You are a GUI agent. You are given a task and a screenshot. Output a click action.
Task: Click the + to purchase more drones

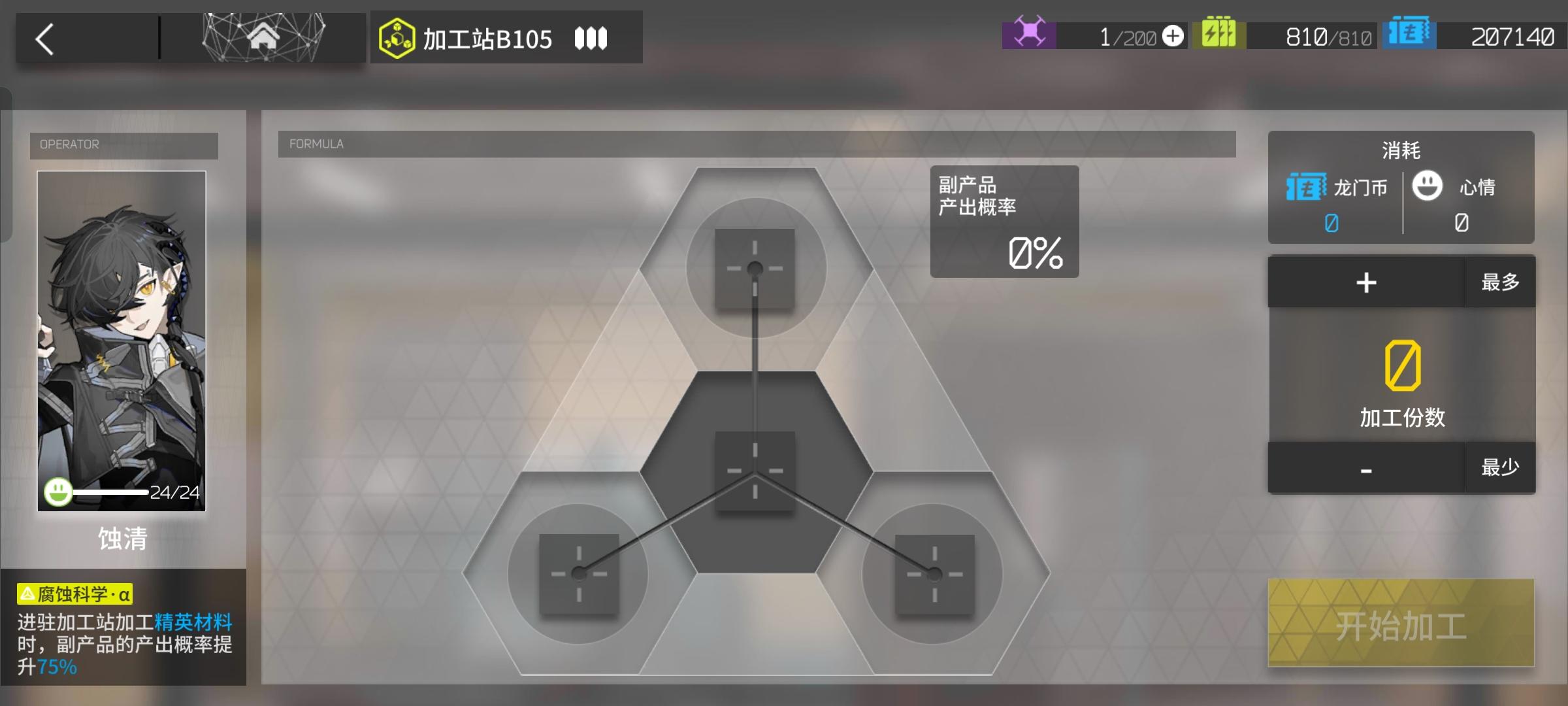click(x=1172, y=37)
